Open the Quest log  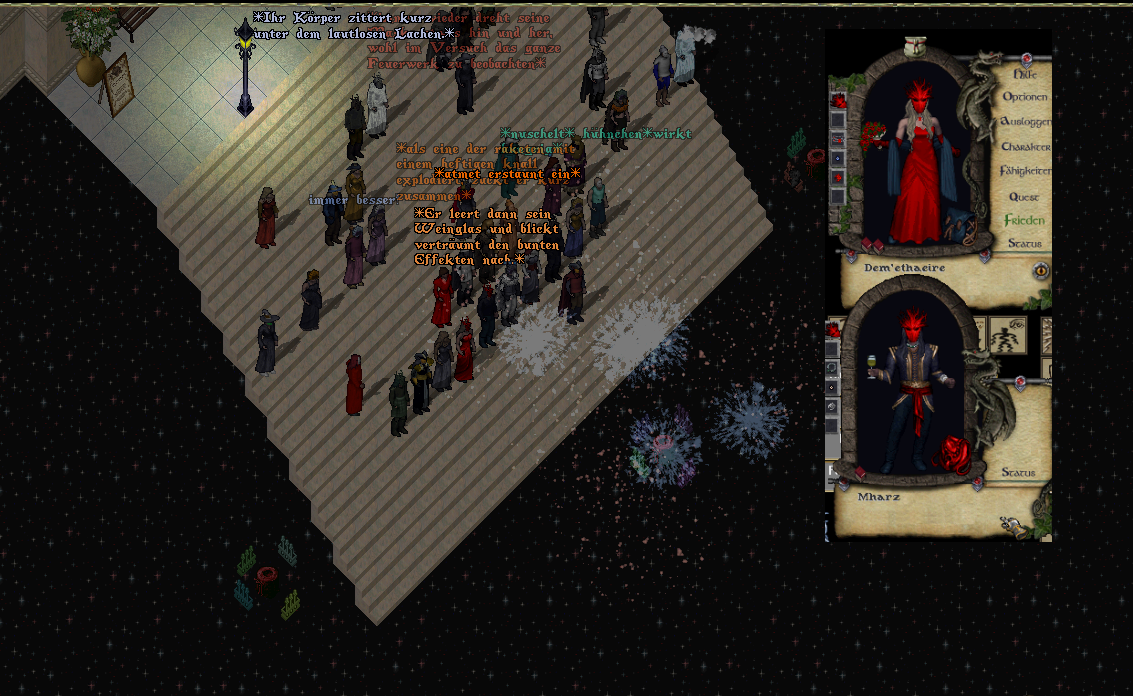click(1024, 196)
